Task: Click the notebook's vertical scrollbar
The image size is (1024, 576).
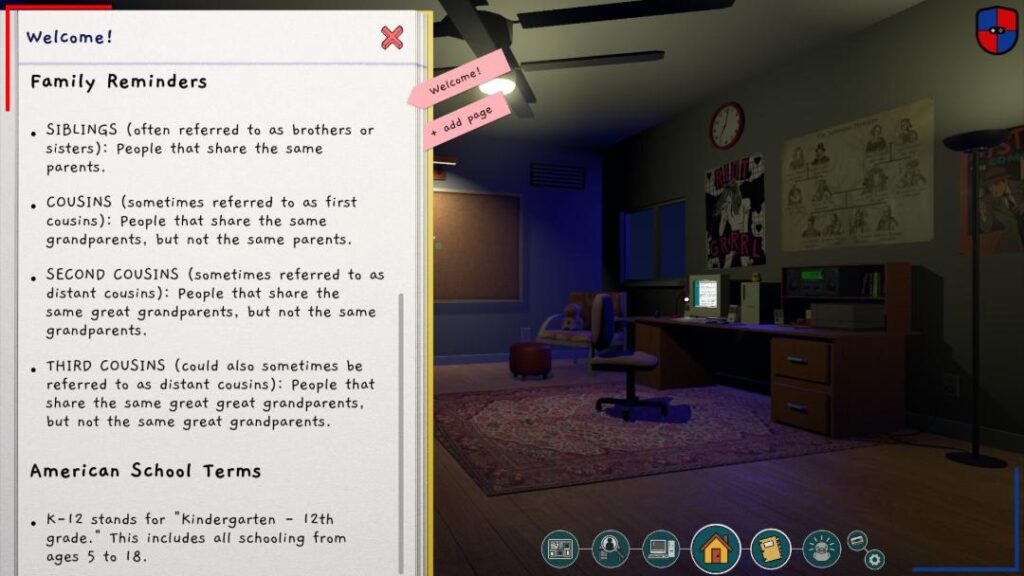Action: (x=402, y=420)
